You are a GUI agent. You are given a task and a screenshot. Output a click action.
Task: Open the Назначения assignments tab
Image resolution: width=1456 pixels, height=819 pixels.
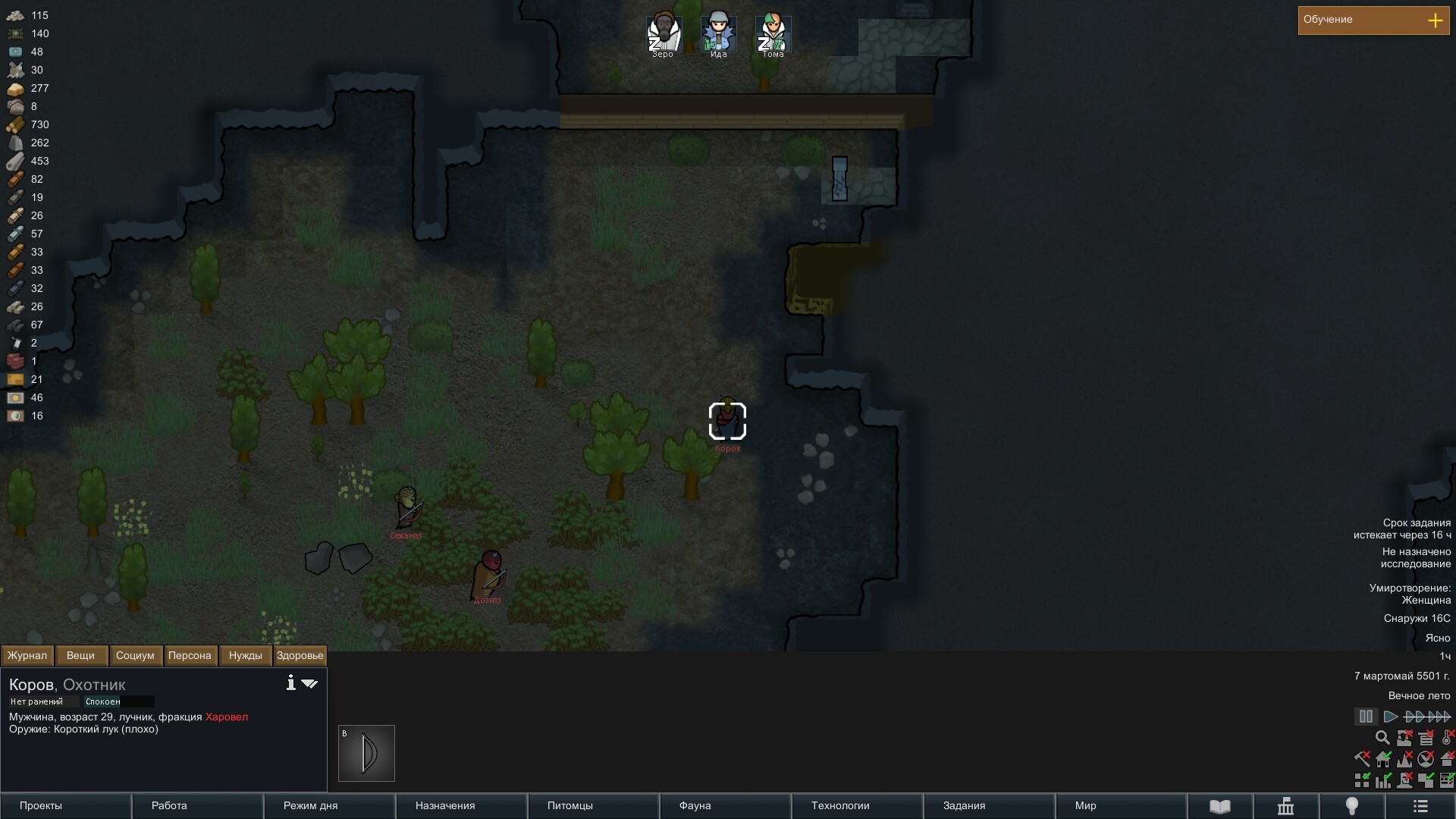point(461,805)
